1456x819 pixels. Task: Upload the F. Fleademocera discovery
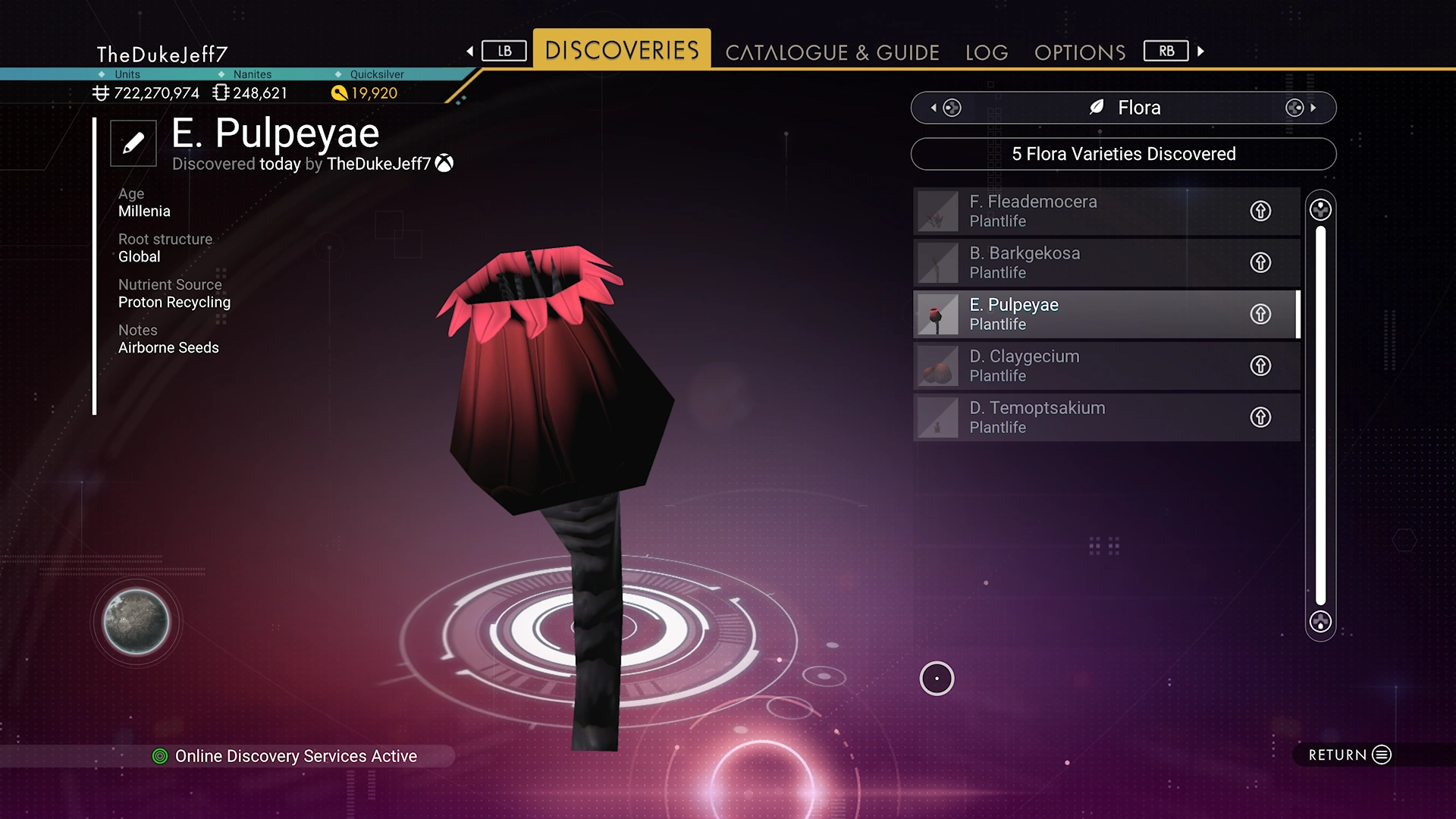[1260, 211]
